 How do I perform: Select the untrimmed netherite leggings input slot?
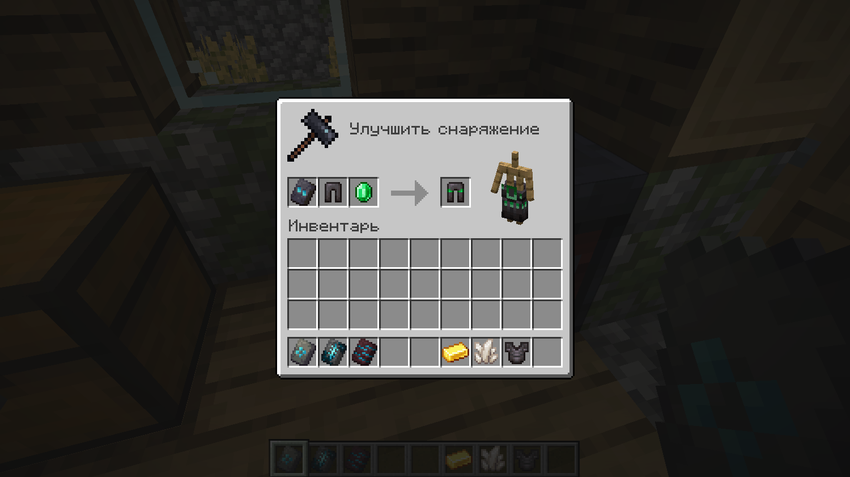pyautogui.click(x=333, y=192)
